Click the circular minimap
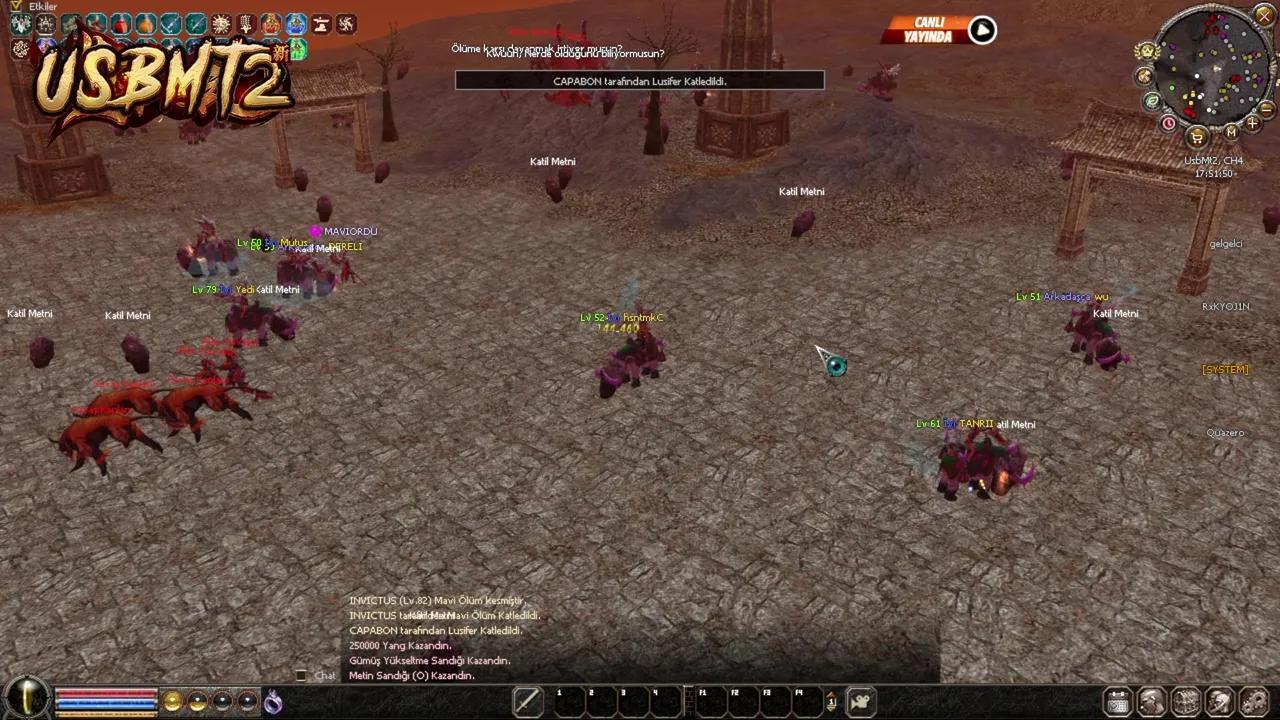The width and height of the screenshot is (1280, 720). (1211, 68)
